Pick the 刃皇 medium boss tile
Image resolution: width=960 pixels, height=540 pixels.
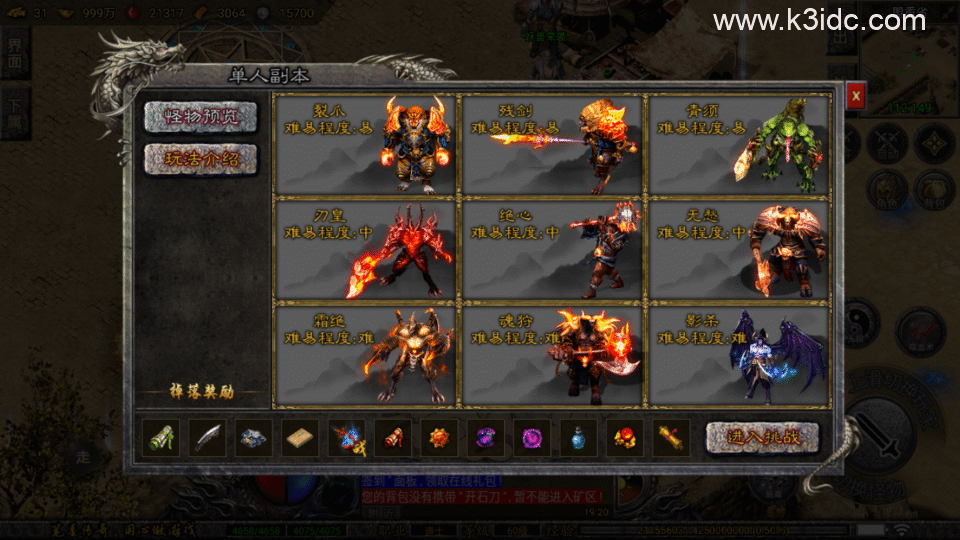pyautogui.click(x=364, y=249)
